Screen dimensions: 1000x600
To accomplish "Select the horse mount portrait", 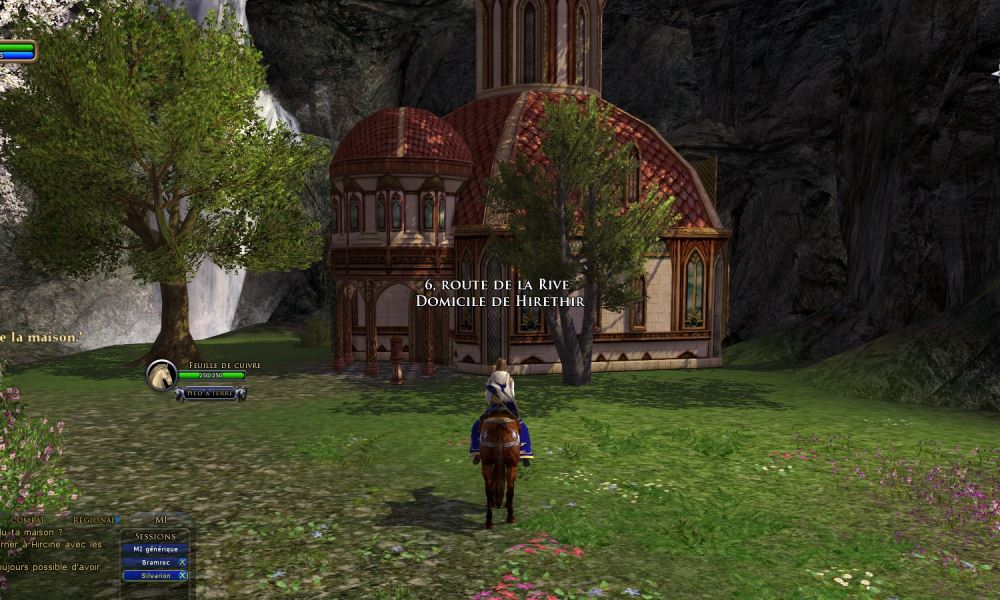I will tap(161, 375).
